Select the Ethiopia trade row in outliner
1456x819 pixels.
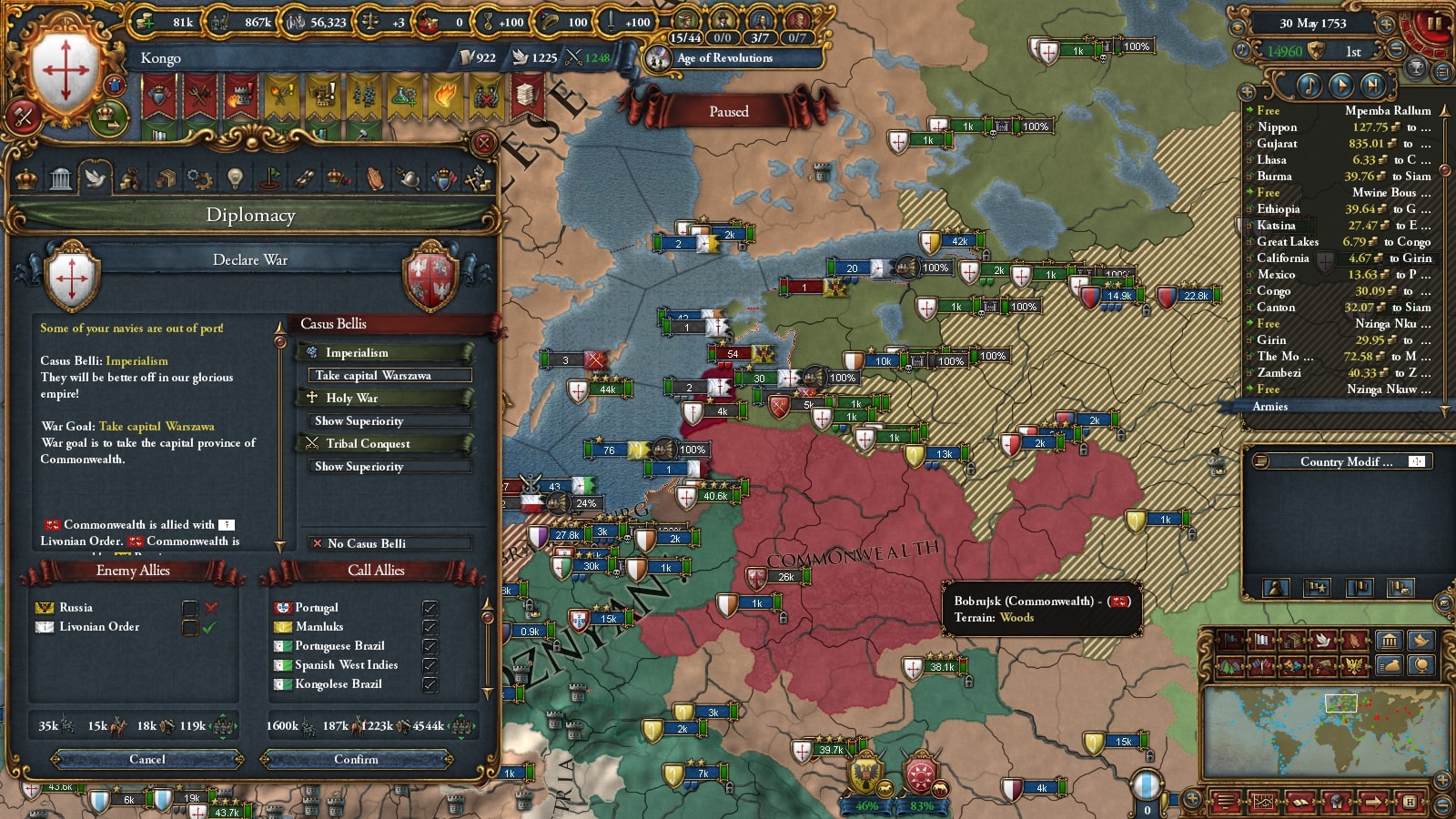click(1340, 209)
